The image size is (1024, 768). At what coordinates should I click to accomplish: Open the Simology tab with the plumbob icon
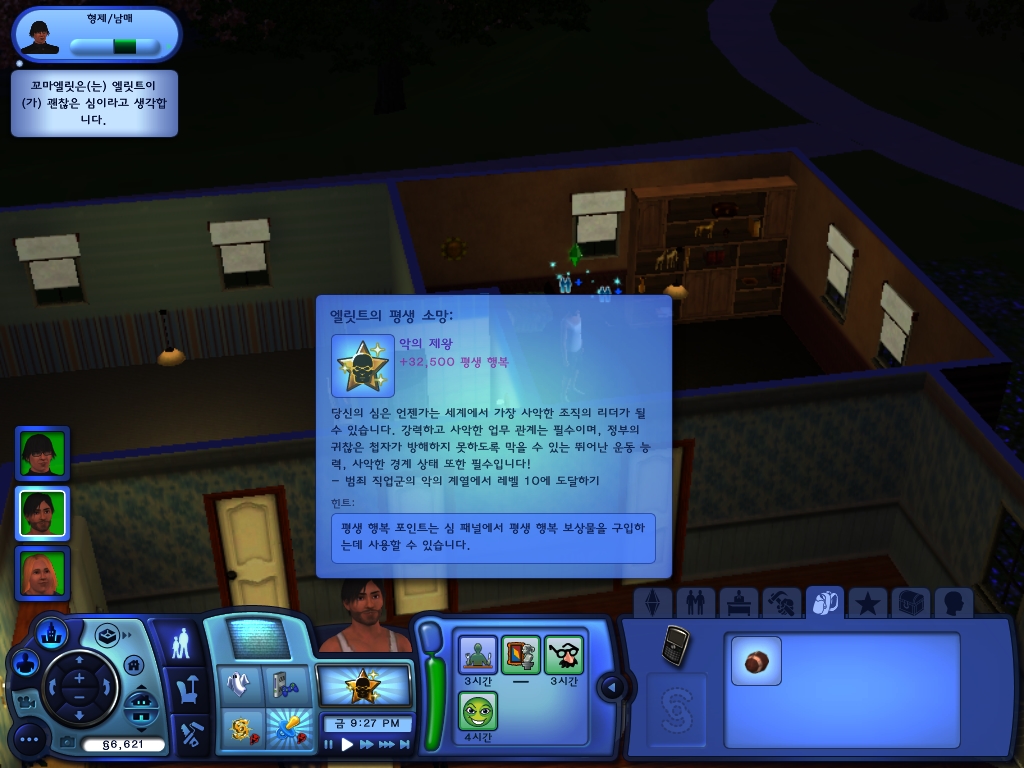click(653, 602)
